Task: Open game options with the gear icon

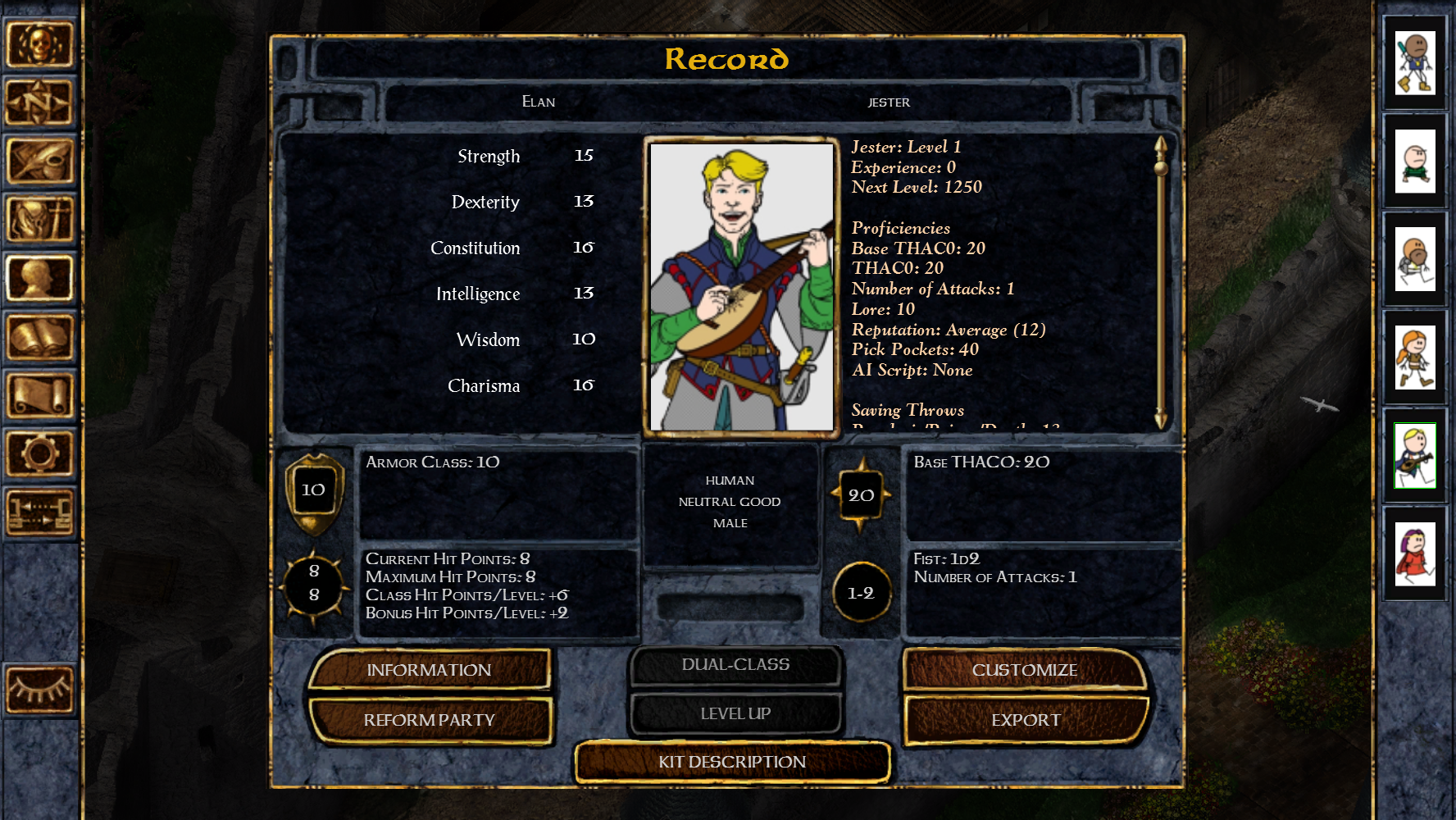Action: [x=39, y=453]
